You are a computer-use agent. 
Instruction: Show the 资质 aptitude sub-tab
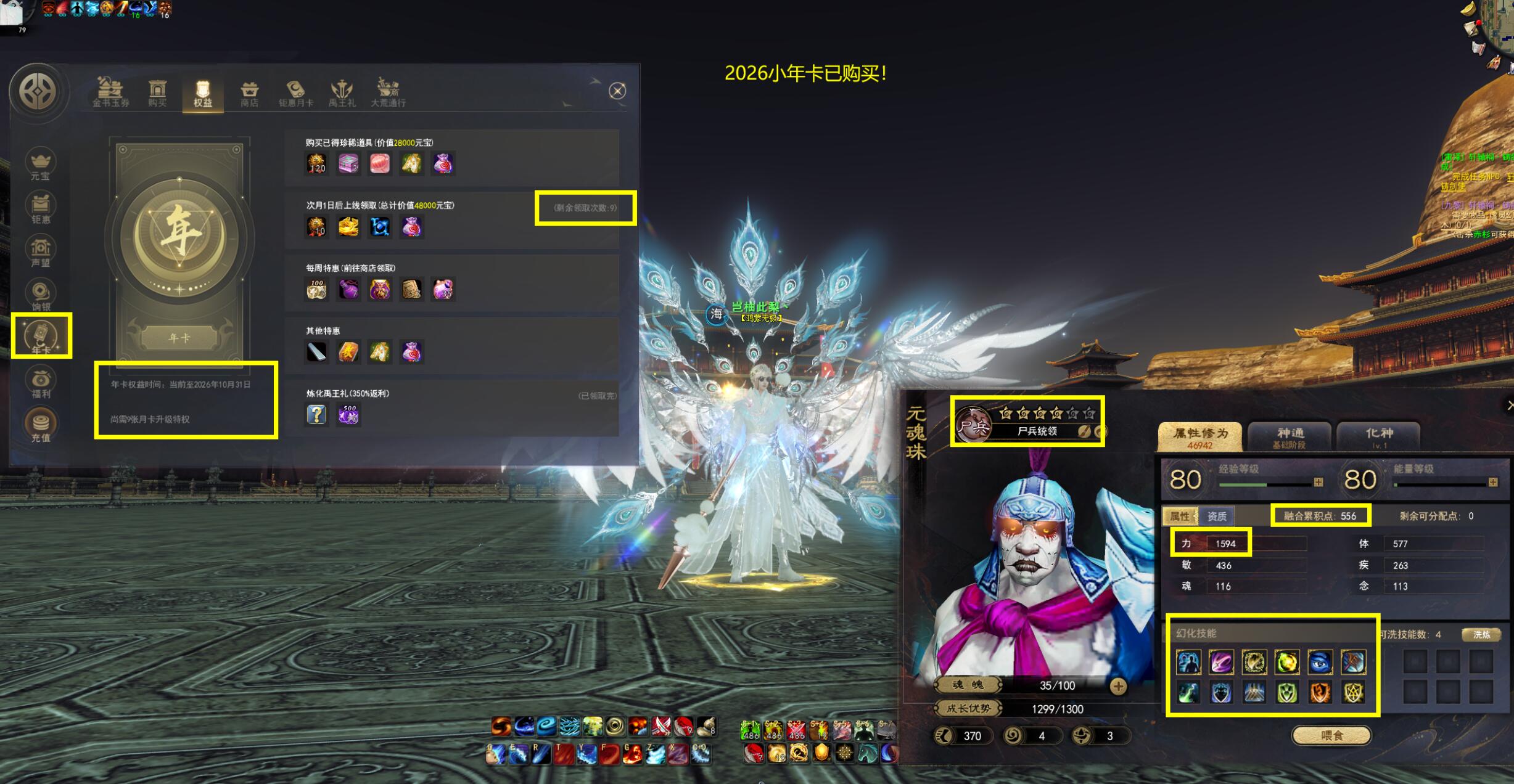coord(1216,516)
